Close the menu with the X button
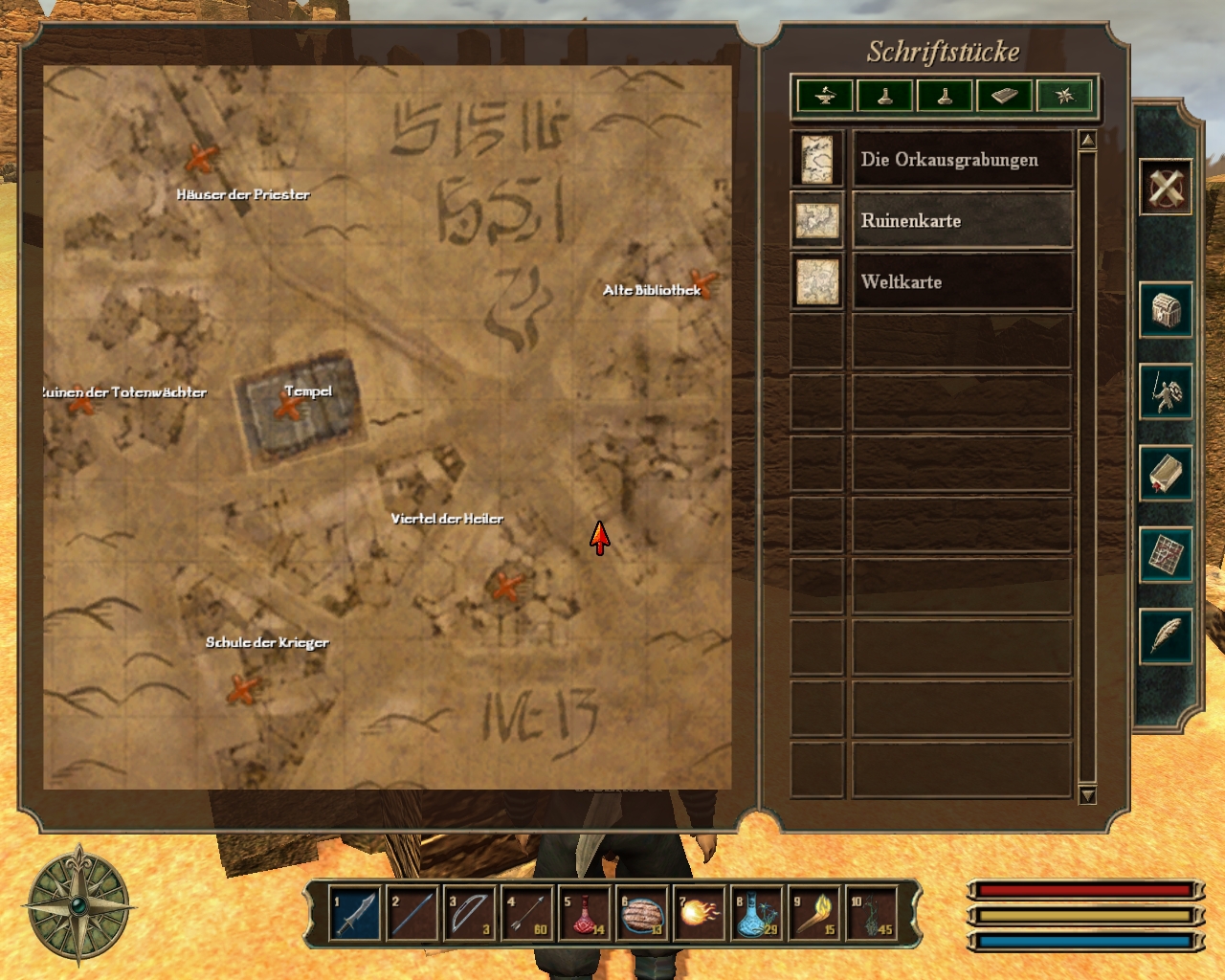Screen dimensions: 1225x980 pos(1166,186)
